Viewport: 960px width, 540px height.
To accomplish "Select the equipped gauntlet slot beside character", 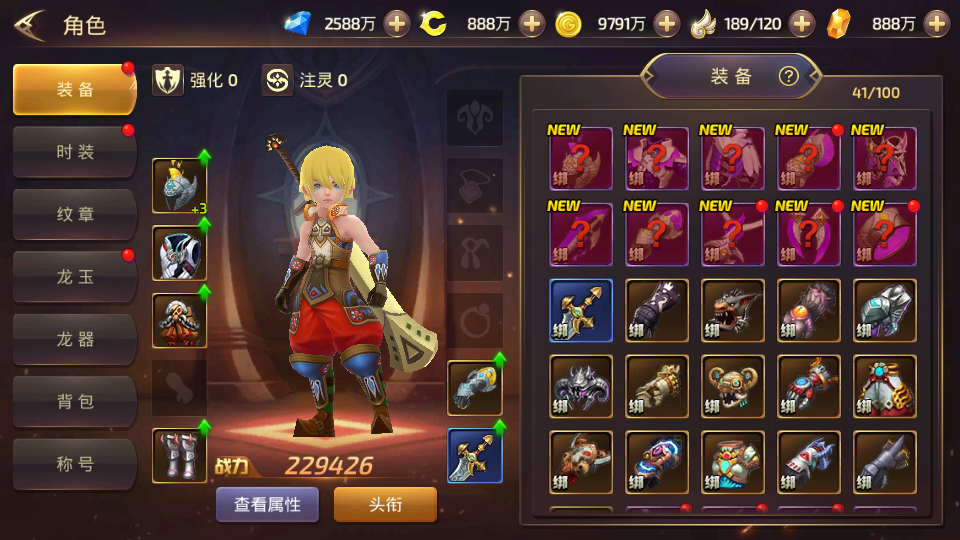I will point(474,387).
